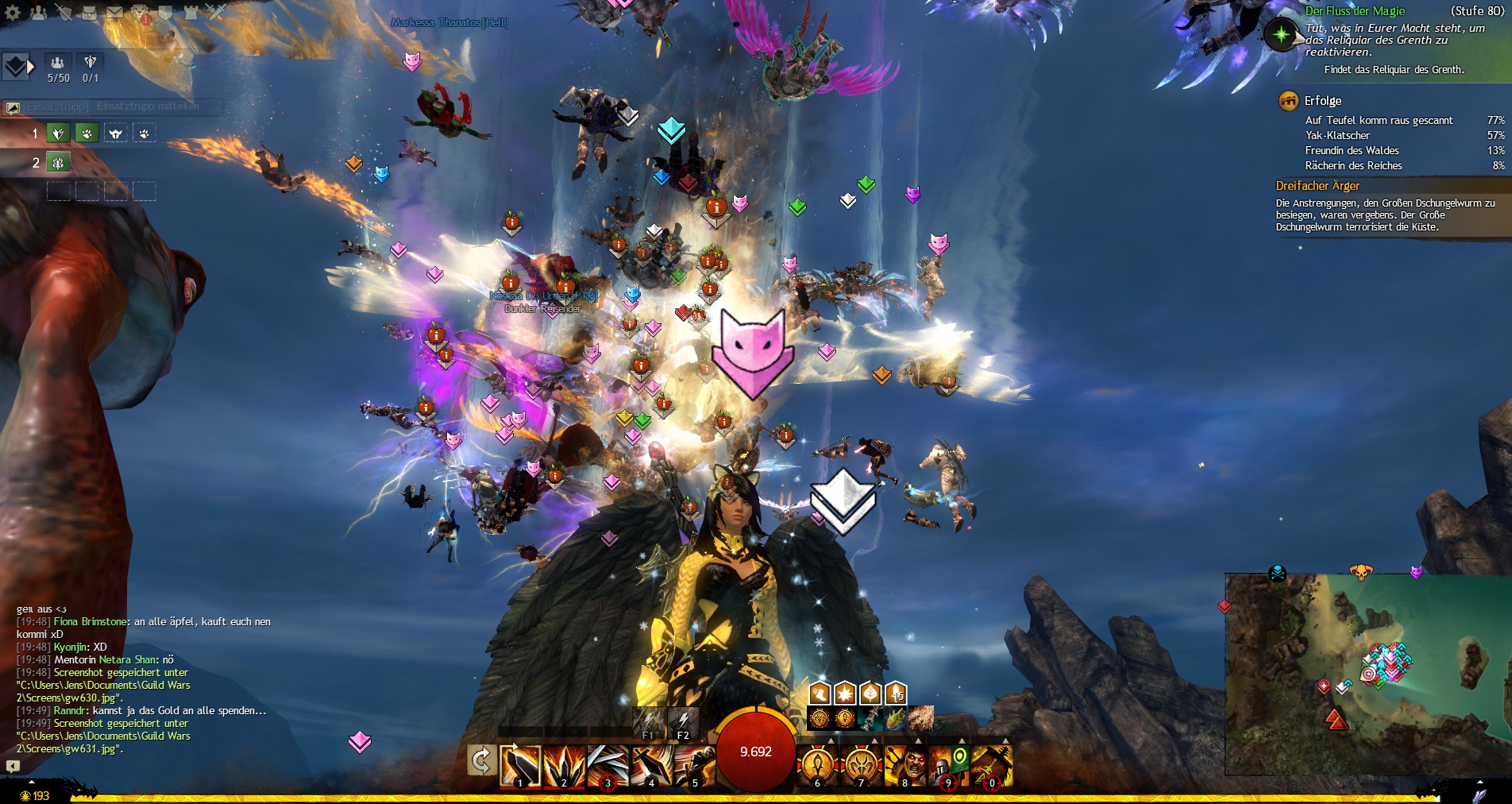
Task: Activate weapon skill 1 on the hotbar
Action: [520, 766]
